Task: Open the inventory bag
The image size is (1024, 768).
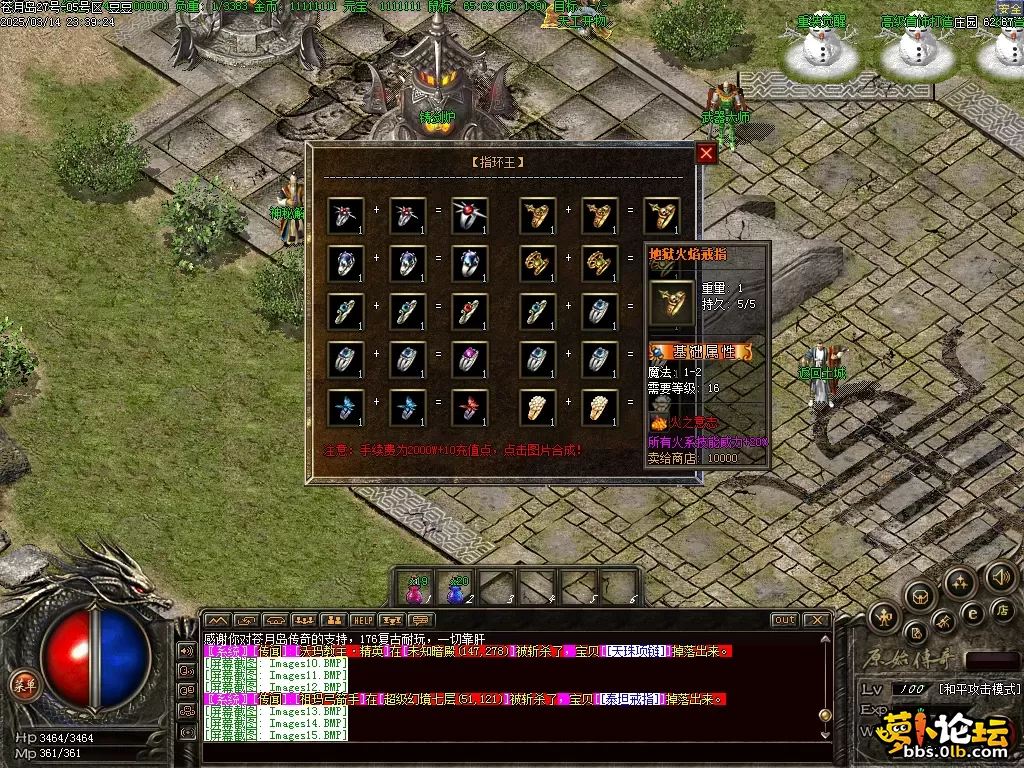Action: [x=920, y=597]
